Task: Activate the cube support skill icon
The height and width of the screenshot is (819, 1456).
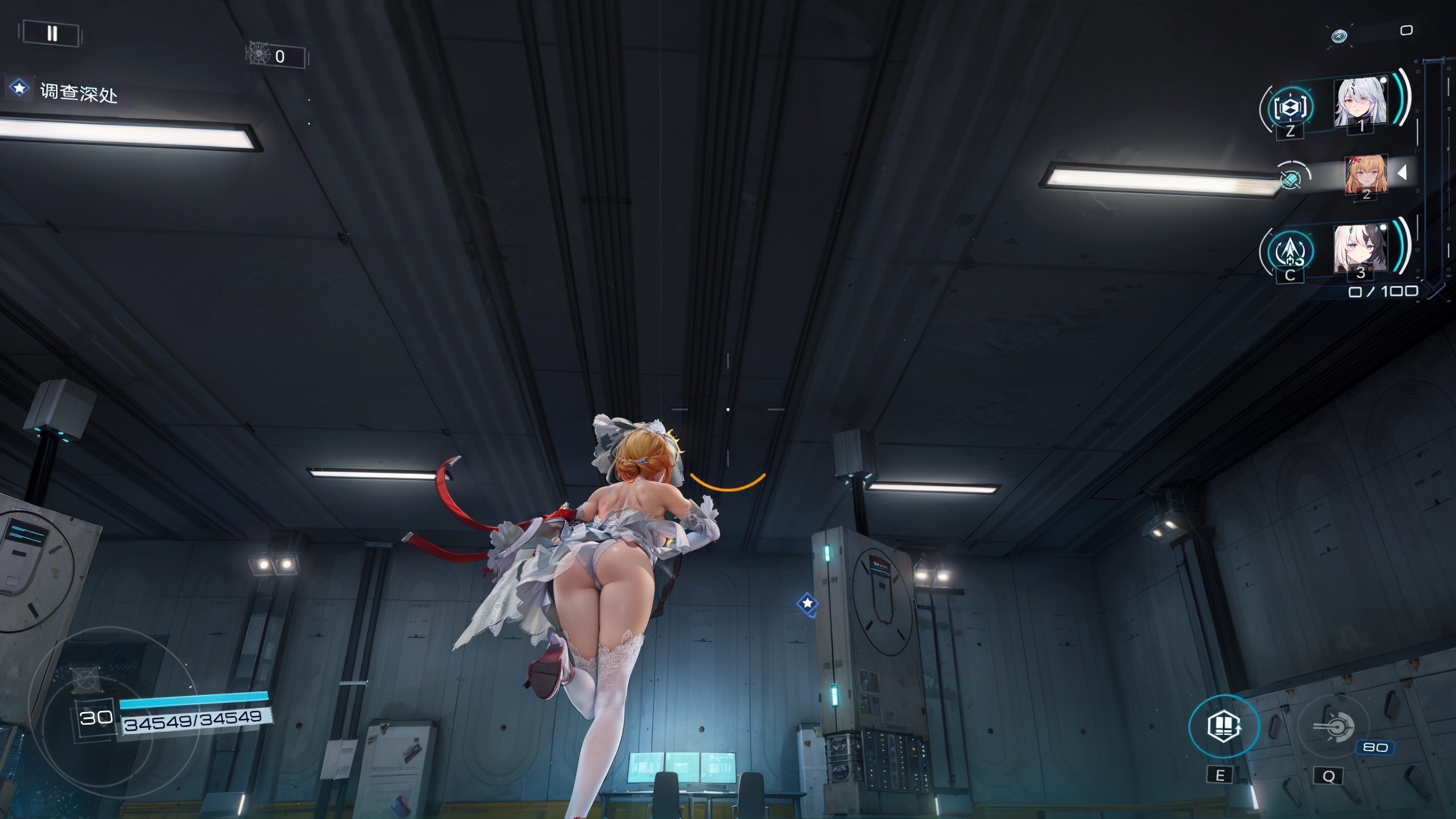Action: (1289, 106)
